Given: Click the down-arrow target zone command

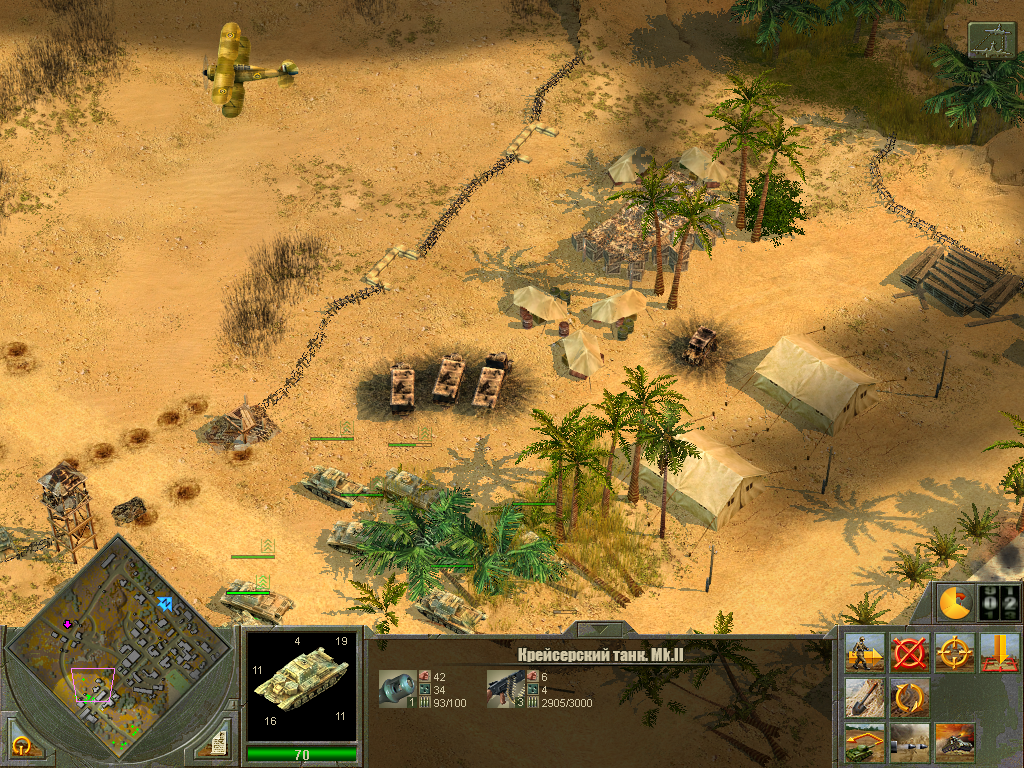Looking at the screenshot, I should [999, 652].
